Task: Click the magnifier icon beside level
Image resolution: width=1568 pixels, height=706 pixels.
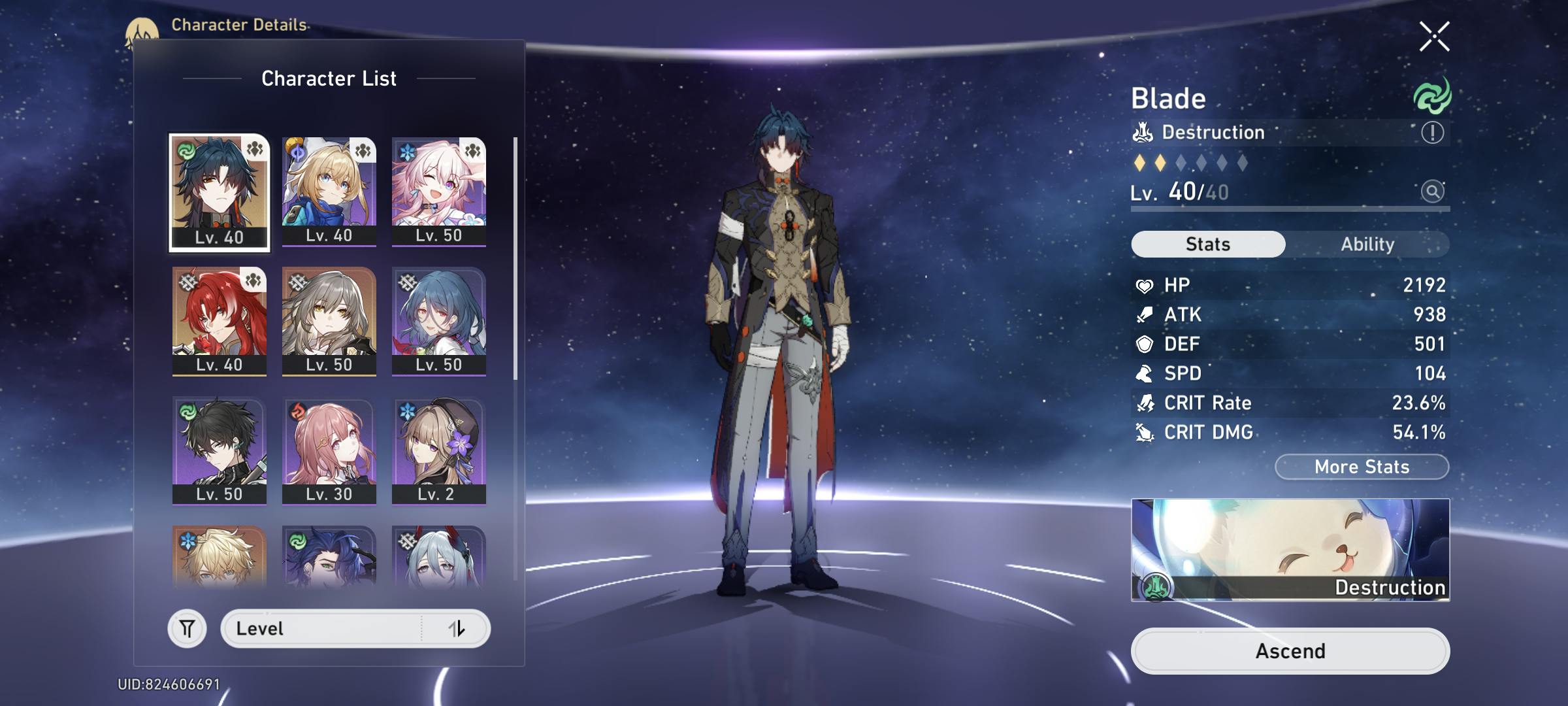Action: click(x=1432, y=192)
